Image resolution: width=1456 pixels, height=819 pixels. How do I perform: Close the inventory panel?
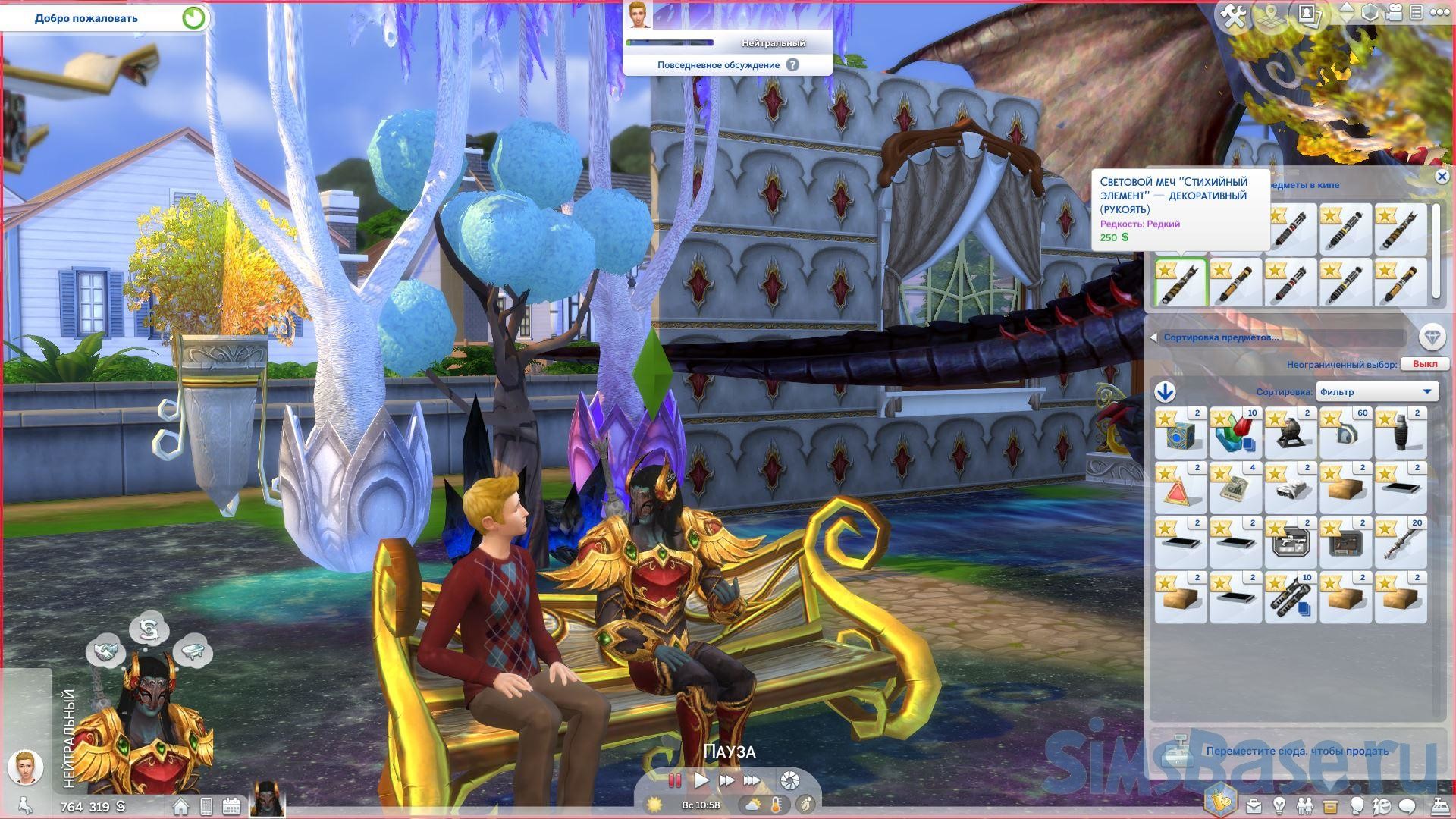1442,177
